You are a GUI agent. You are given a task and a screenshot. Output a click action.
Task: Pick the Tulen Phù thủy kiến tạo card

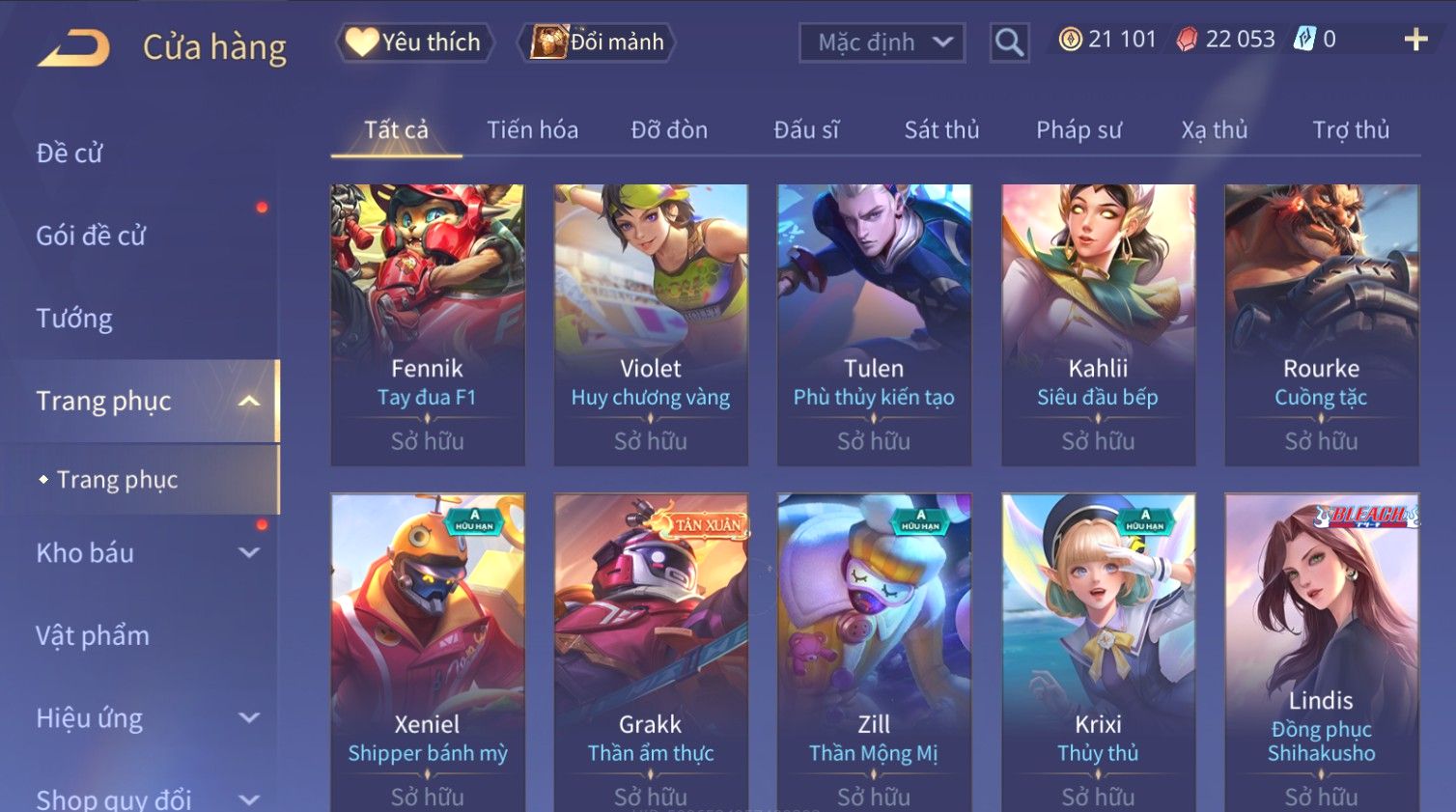tap(874, 324)
